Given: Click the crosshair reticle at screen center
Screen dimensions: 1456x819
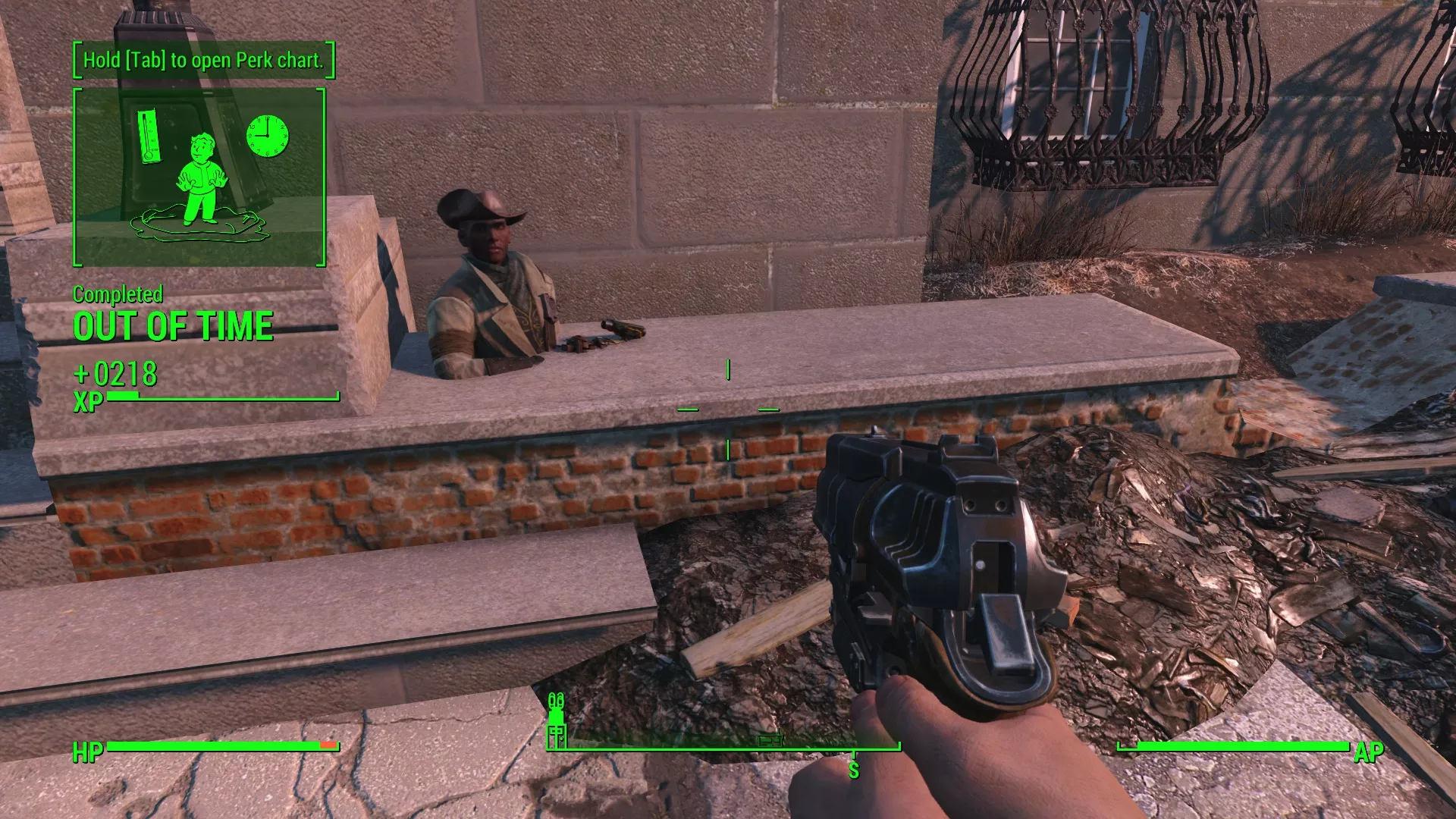Looking at the screenshot, I should 728,409.
